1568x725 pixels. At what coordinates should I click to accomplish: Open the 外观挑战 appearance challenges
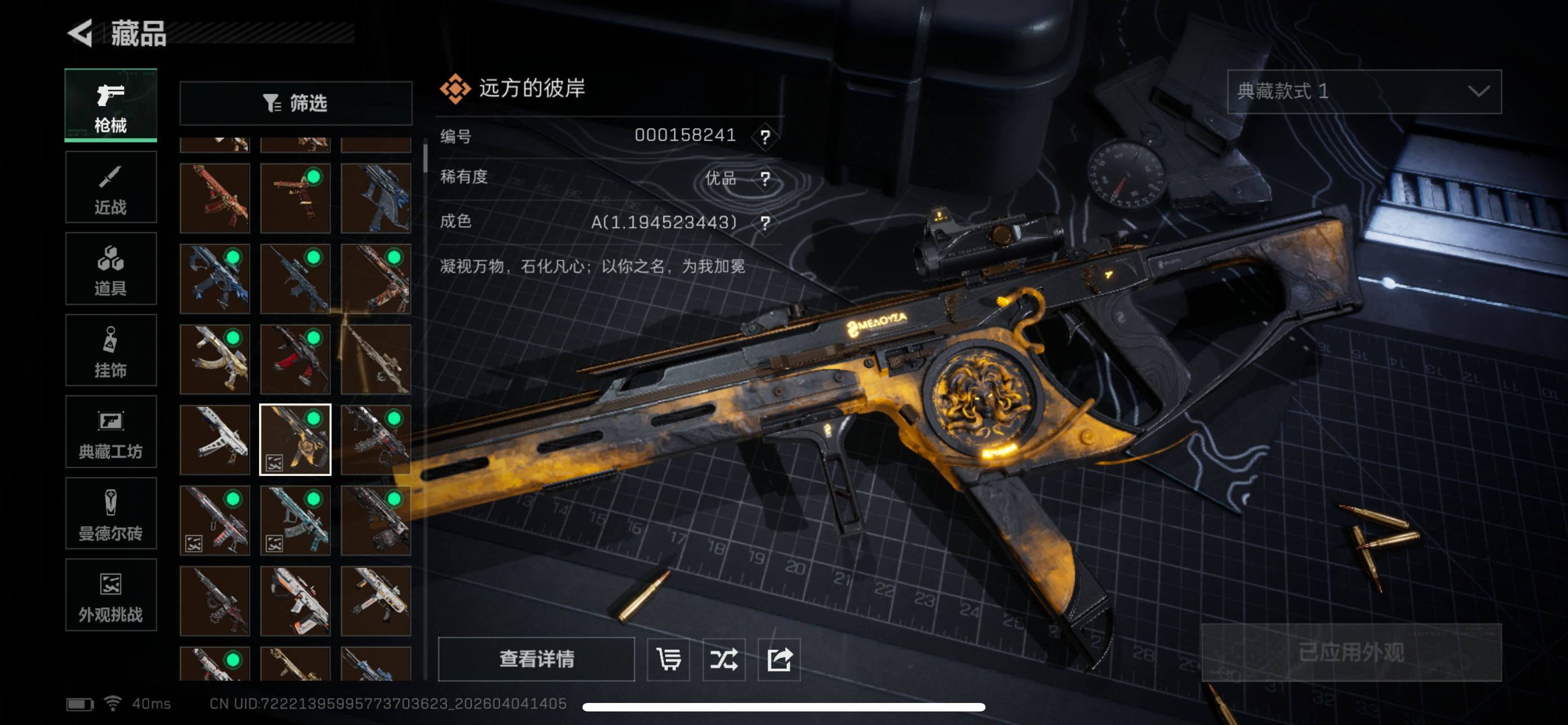point(111,595)
